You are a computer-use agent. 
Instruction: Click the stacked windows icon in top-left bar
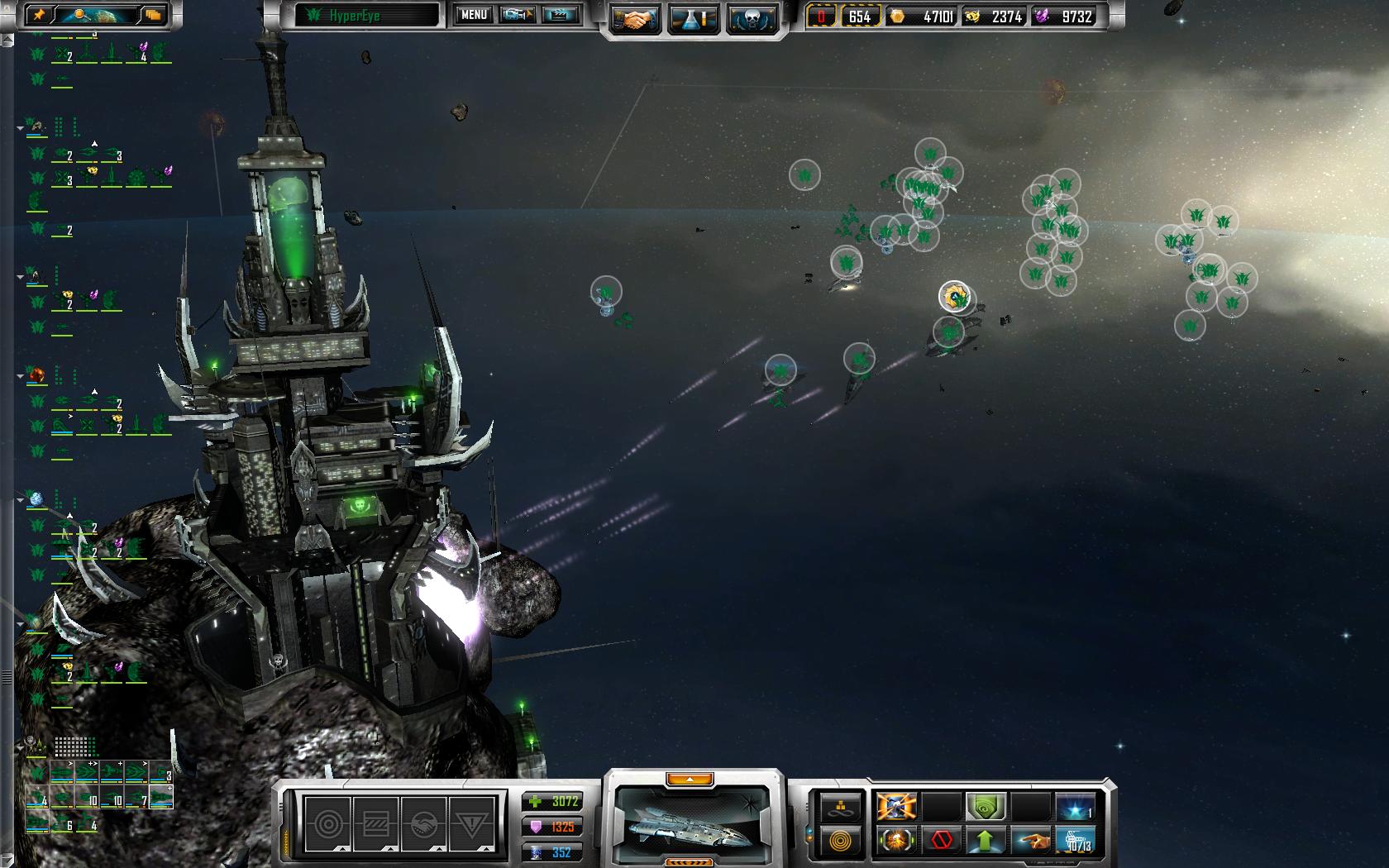pyautogui.click(x=153, y=14)
